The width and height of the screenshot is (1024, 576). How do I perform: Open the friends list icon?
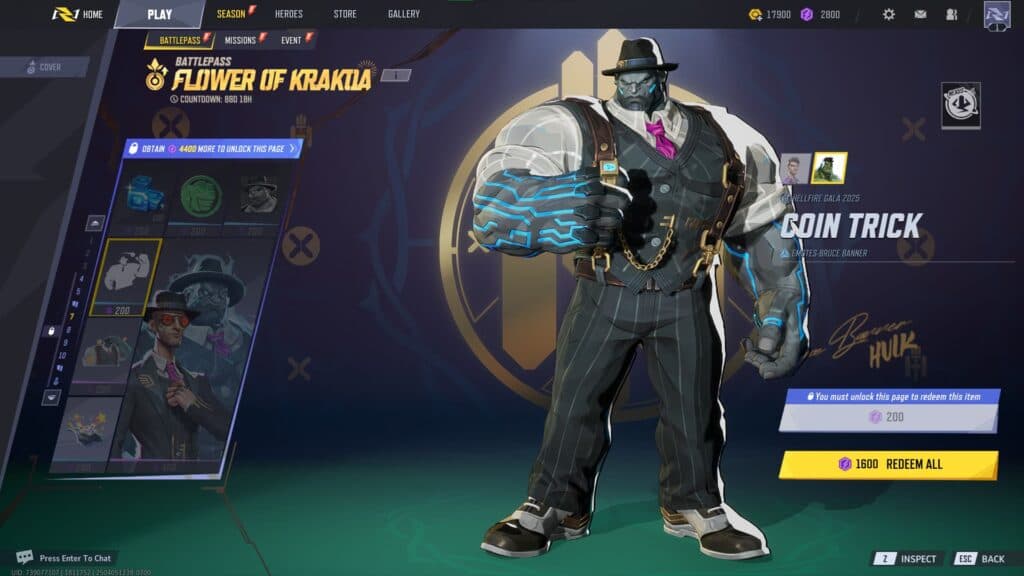[x=951, y=14]
